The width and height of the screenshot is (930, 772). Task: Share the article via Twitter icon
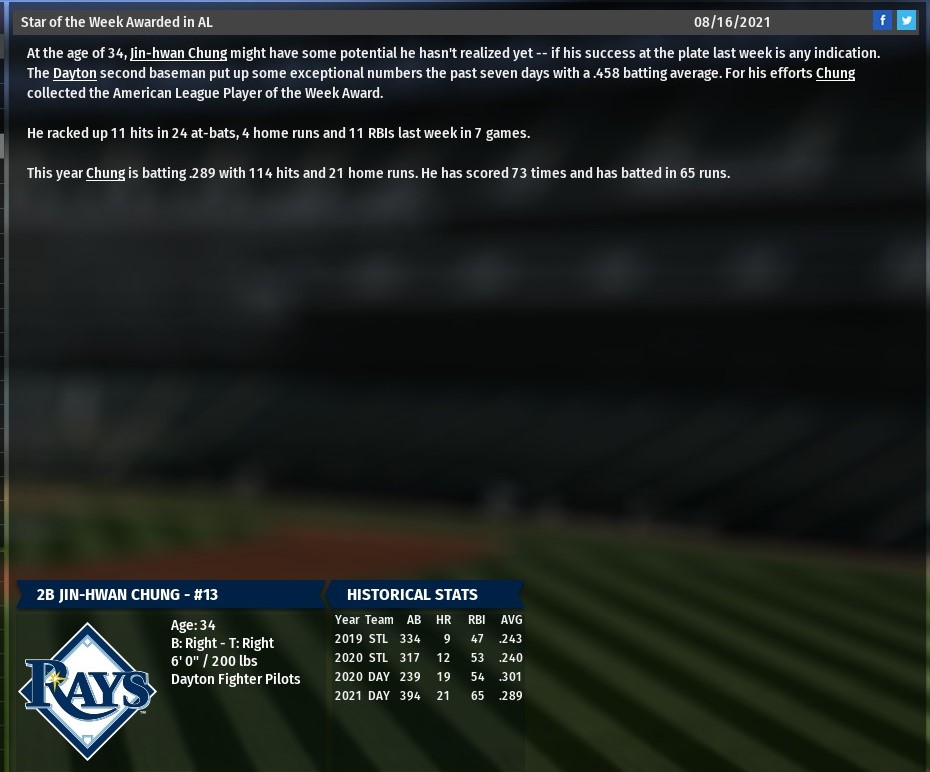(x=906, y=21)
